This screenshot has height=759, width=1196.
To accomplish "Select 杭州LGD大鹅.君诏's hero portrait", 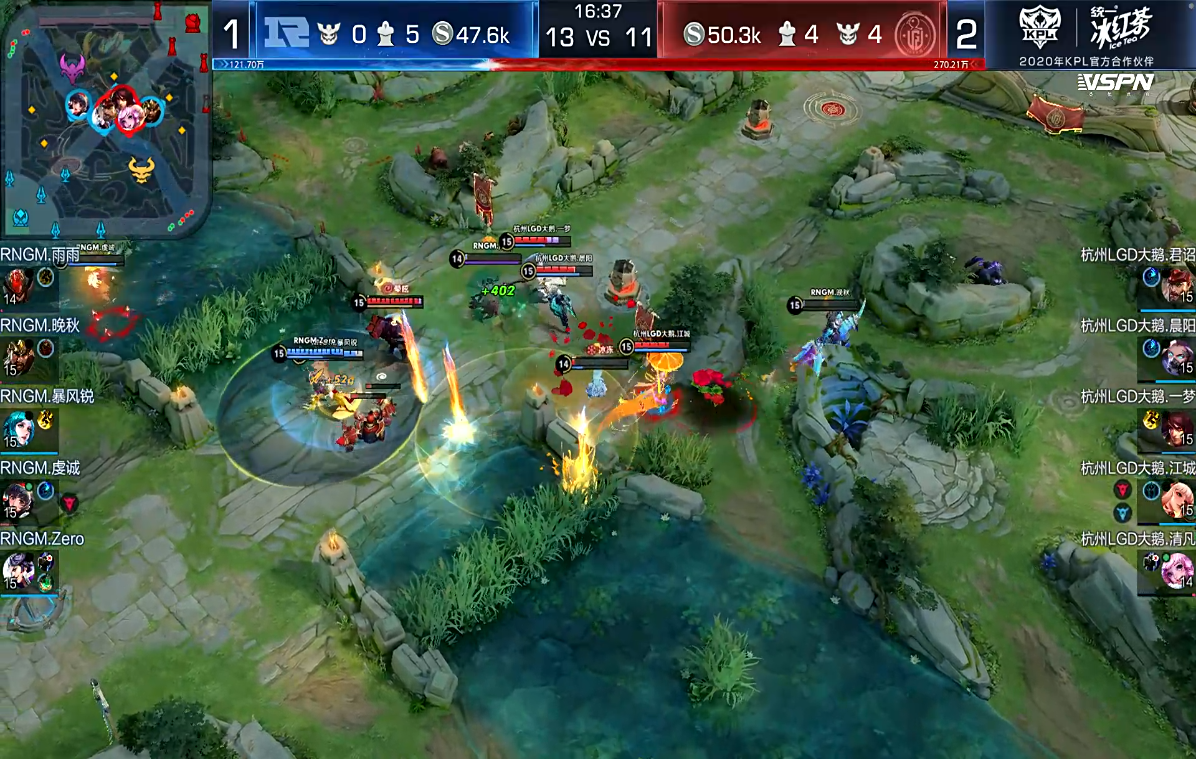I will [1178, 285].
